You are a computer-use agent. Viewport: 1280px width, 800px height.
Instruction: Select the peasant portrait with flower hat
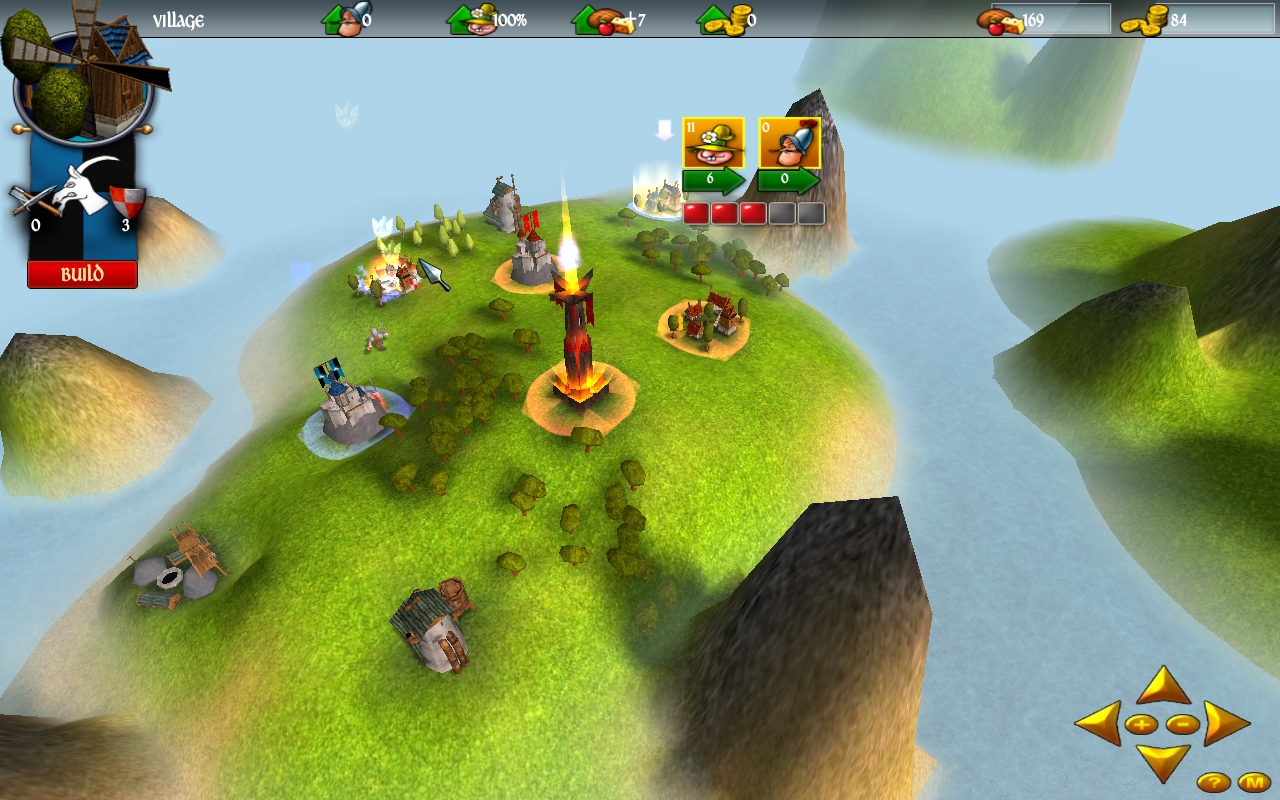coord(713,143)
